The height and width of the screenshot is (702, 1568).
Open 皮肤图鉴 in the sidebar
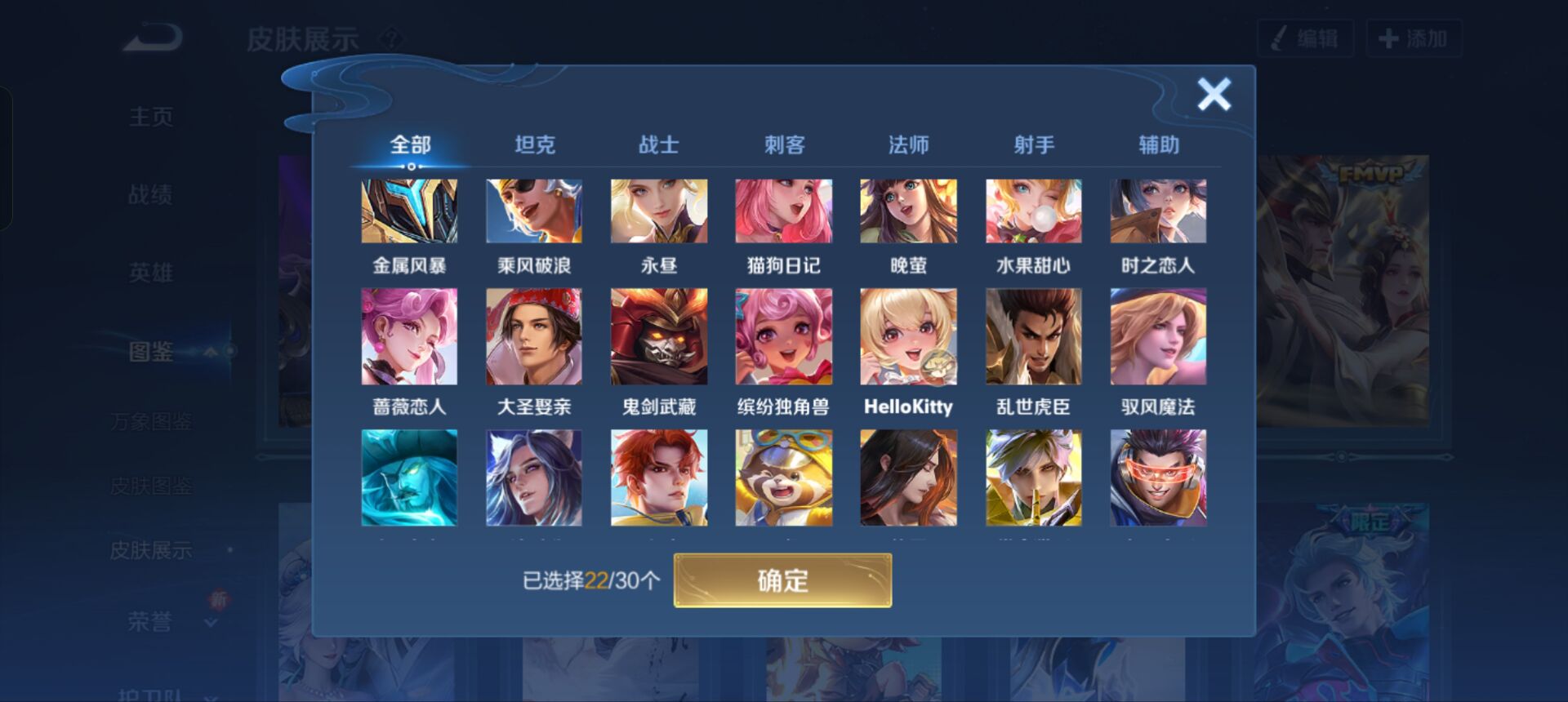[151, 485]
